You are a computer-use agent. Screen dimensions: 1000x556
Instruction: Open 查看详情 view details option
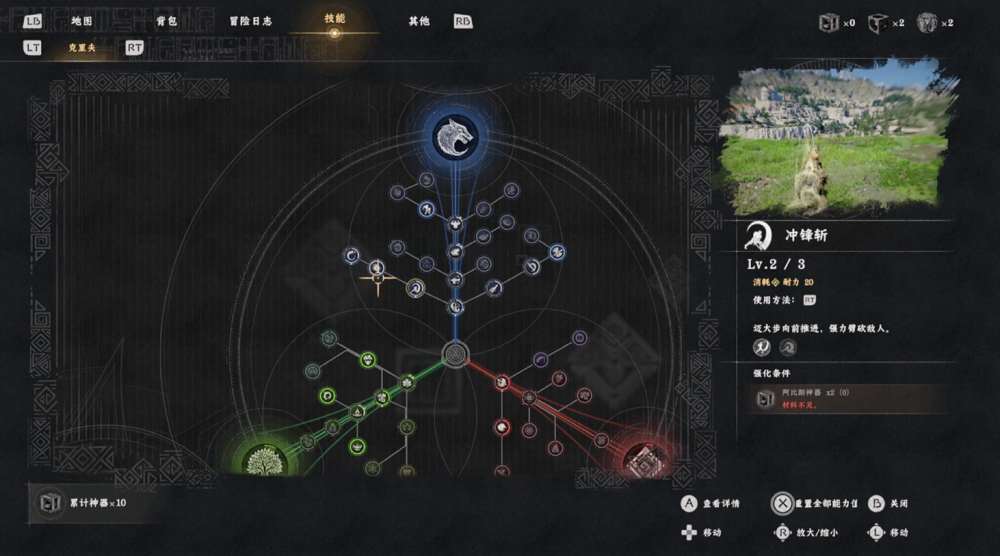[x=712, y=503]
